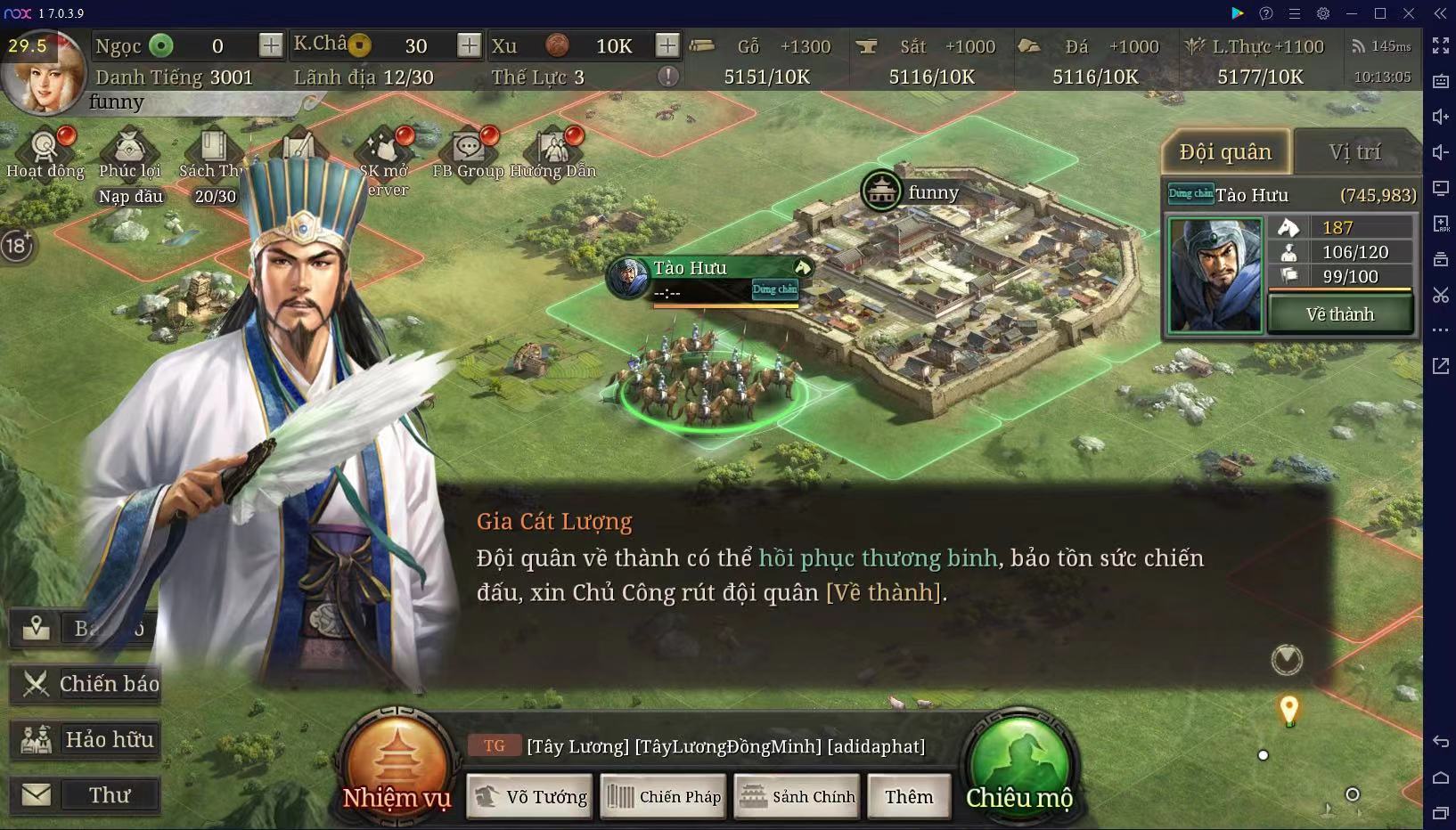Add more Ngọc with plus button

tap(271, 45)
